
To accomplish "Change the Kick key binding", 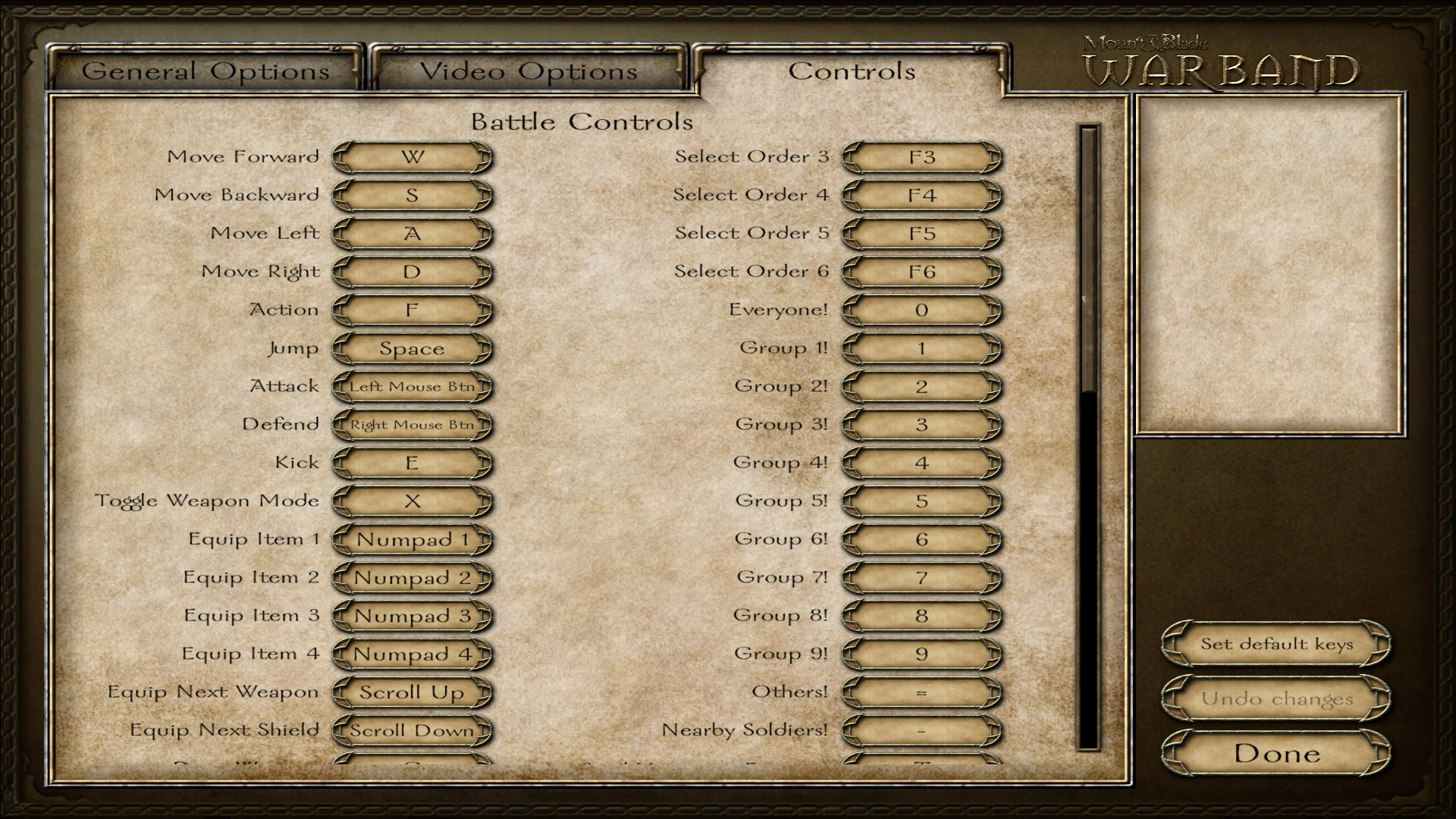I will (412, 463).
